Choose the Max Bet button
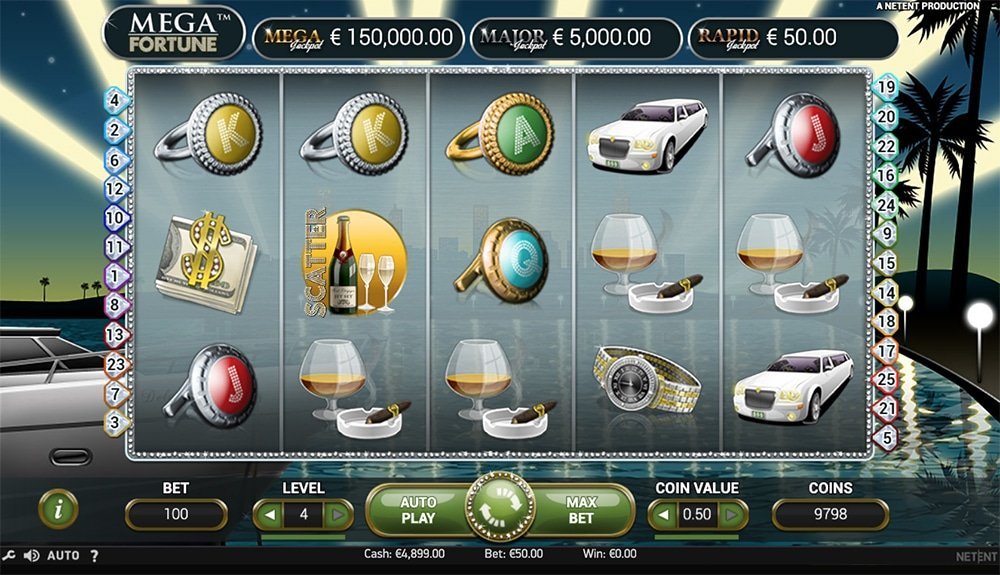 (x=581, y=510)
